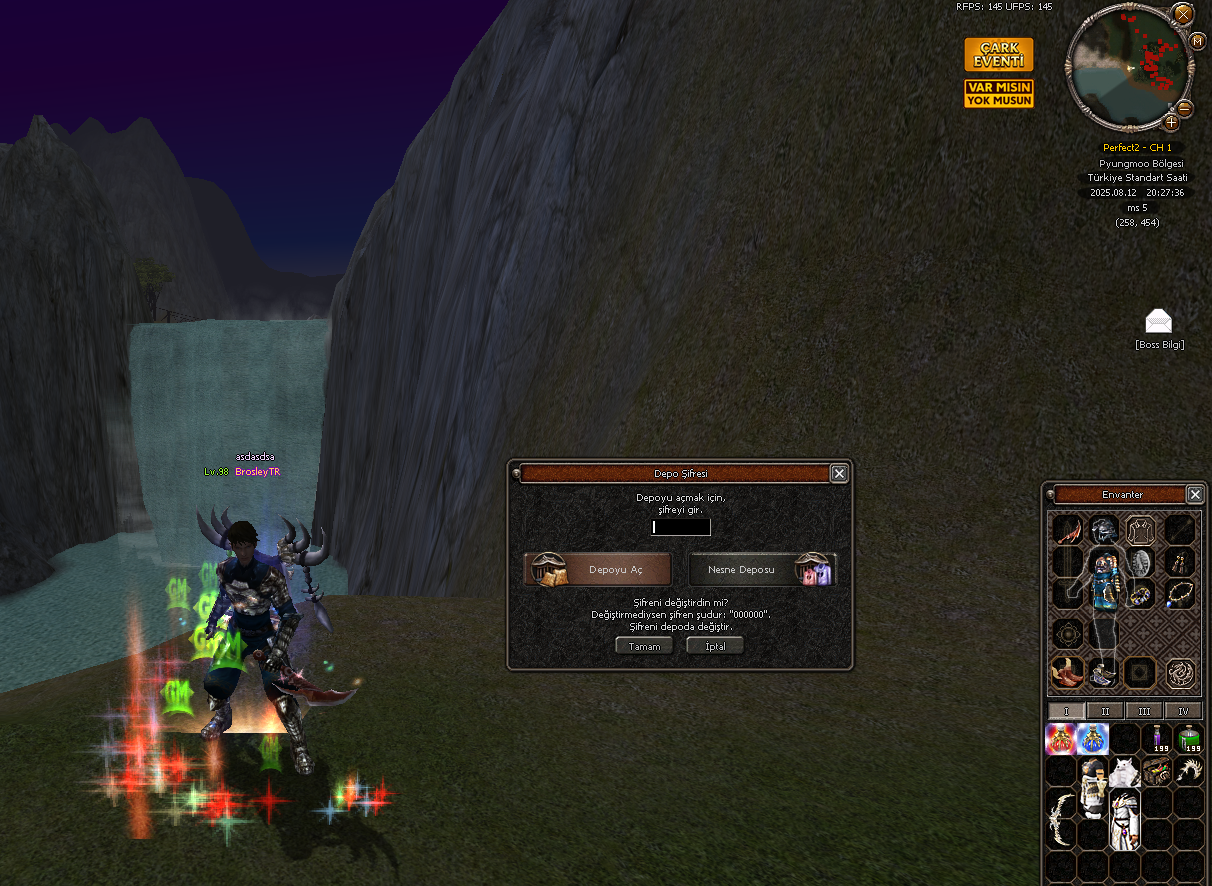Image resolution: width=1212 pixels, height=886 pixels.
Task: Switch to inventory page II
Action: [x=1105, y=711]
